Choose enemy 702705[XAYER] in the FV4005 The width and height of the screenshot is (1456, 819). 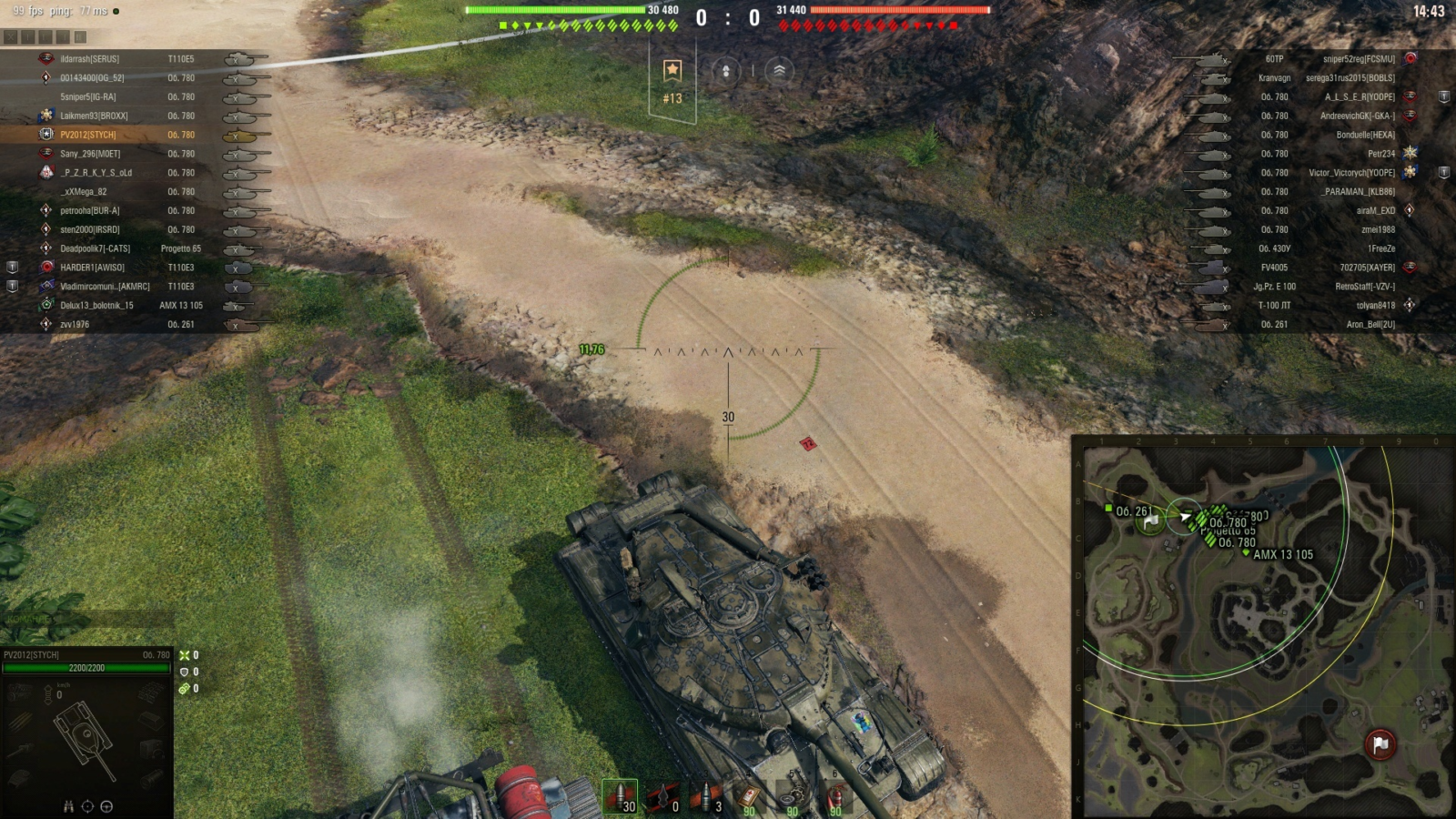pyautogui.click(x=1367, y=268)
